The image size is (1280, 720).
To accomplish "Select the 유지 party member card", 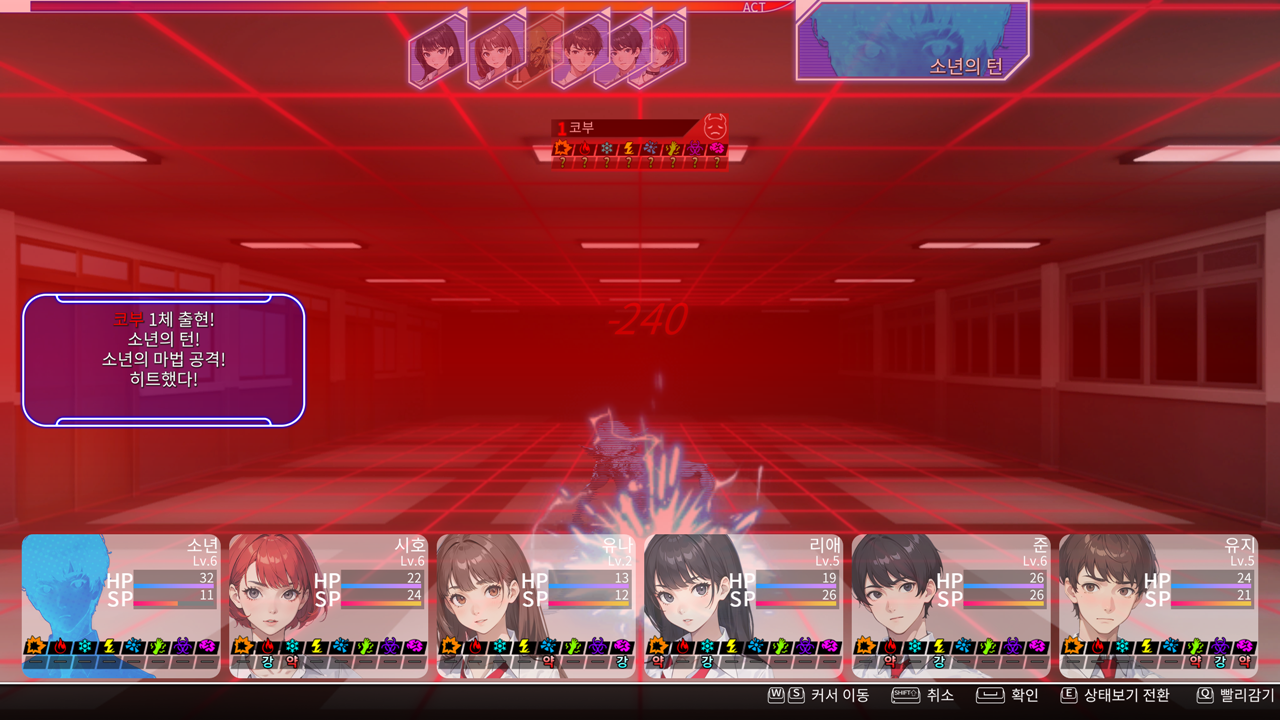I will (x=1158, y=606).
